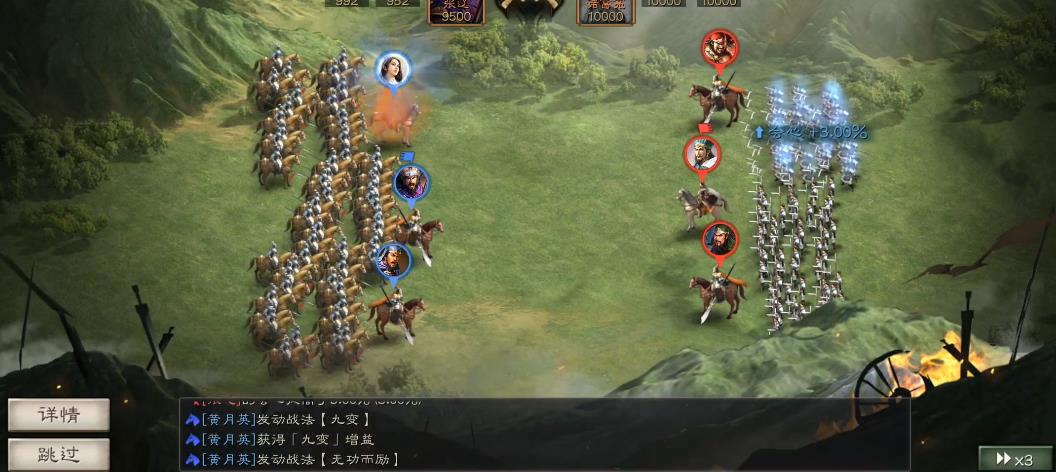This screenshot has height=472, width=1056.
Task: Open the battle log panel
Action: coord(545,436)
